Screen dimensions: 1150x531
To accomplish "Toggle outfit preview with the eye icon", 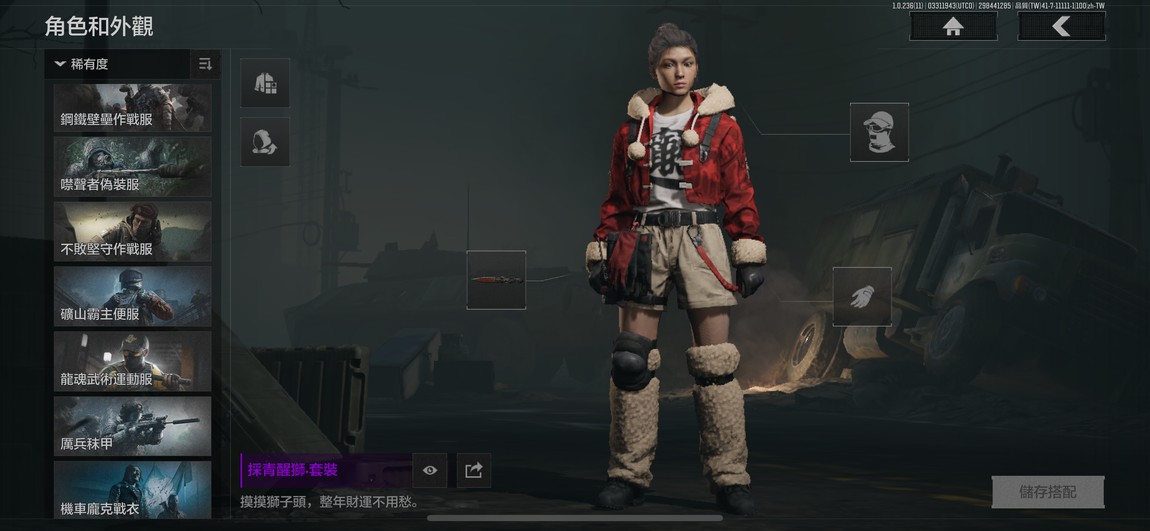I will click(430, 470).
